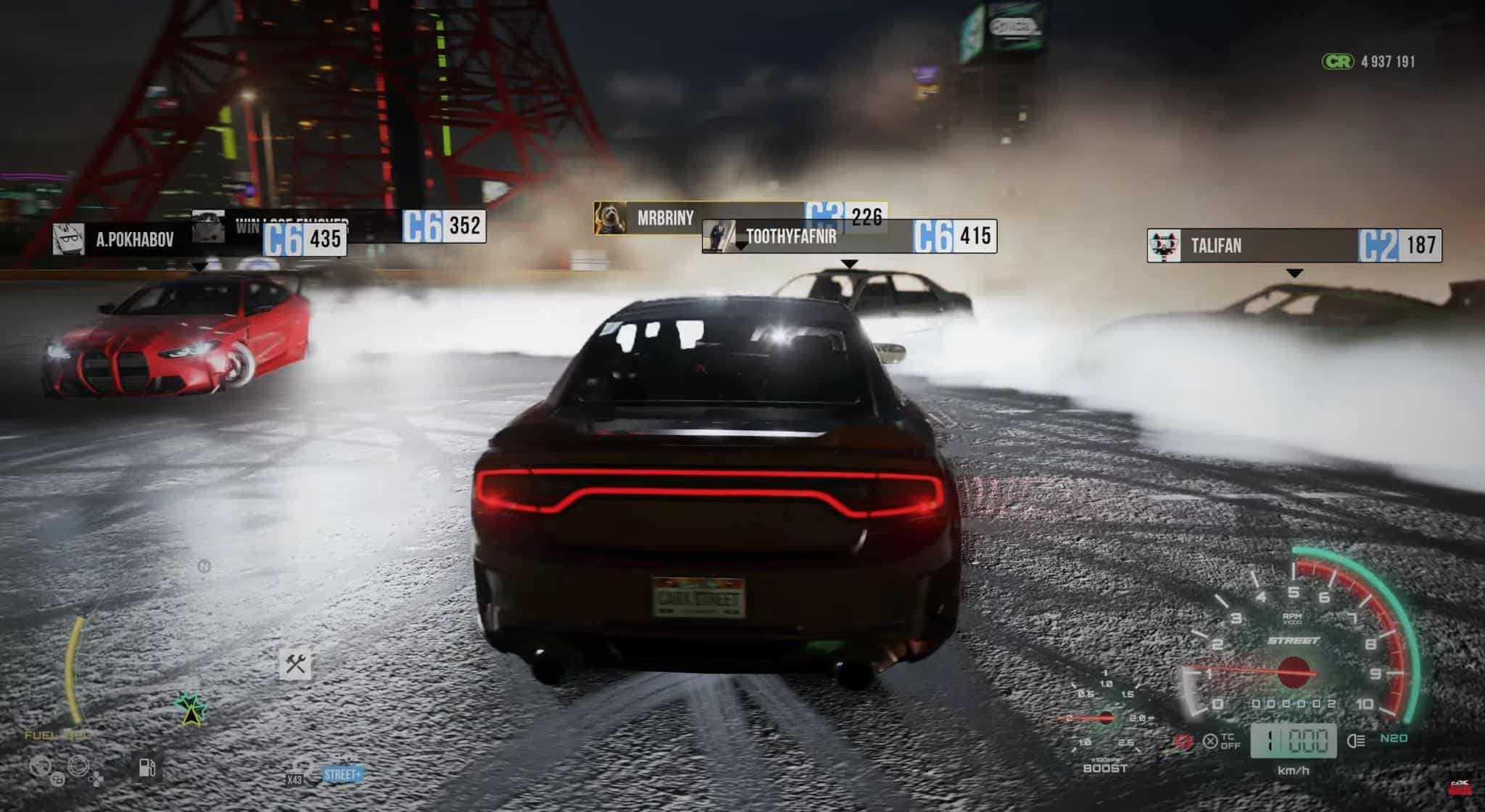Open the crossed tools repair icon
Image resolution: width=1485 pixels, height=812 pixels.
click(295, 663)
